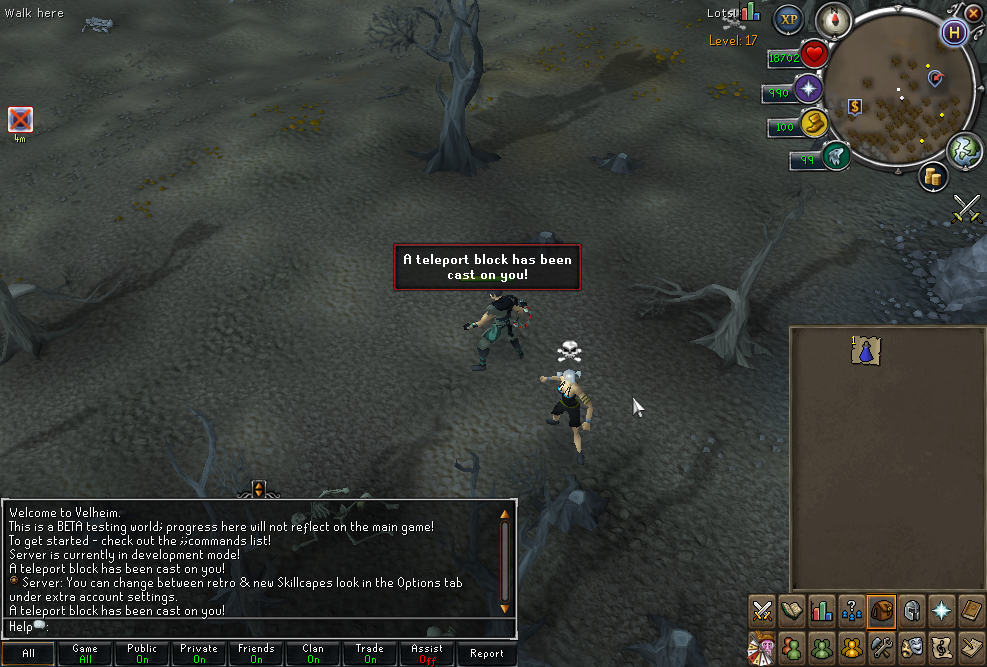
Task: Toggle the XP counter orb
Action: coord(790,19)
